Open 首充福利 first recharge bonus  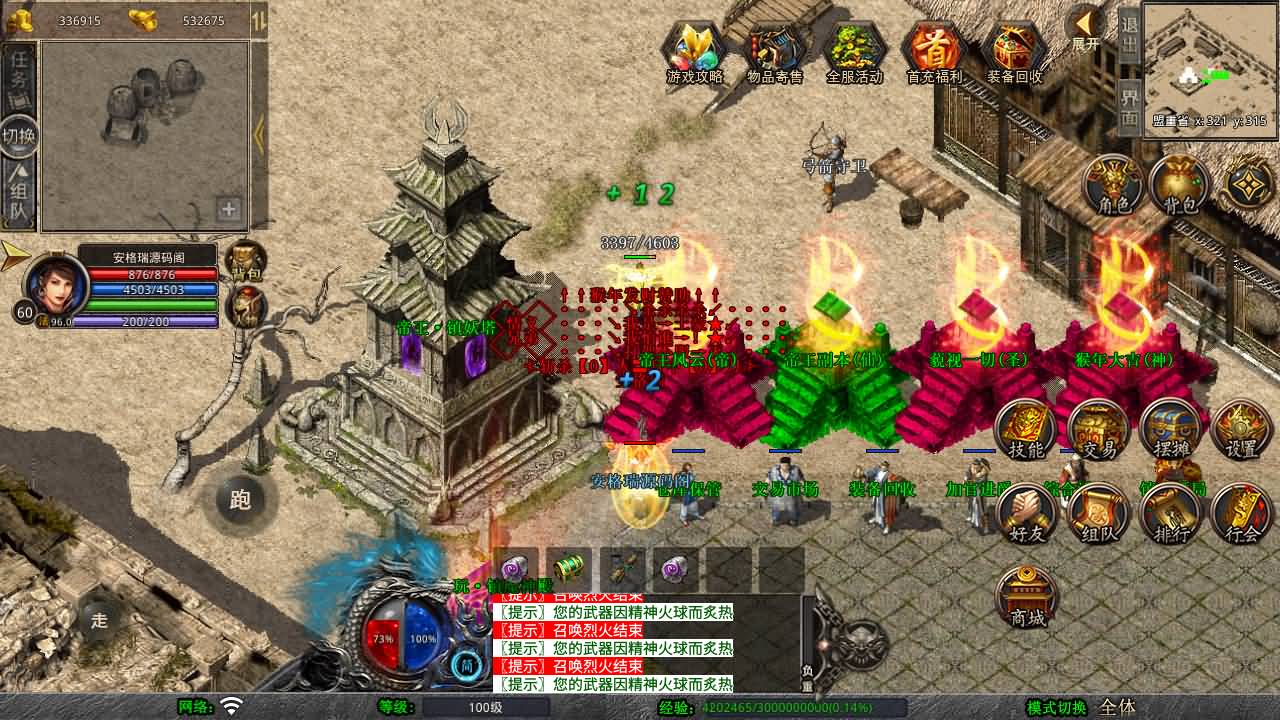[x=934, y=52]
